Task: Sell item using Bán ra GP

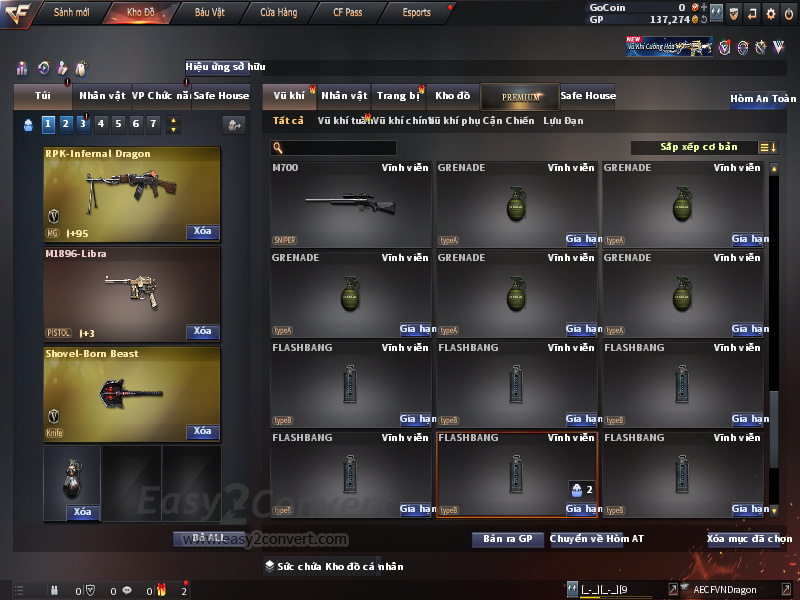Action: click(507, 539)
